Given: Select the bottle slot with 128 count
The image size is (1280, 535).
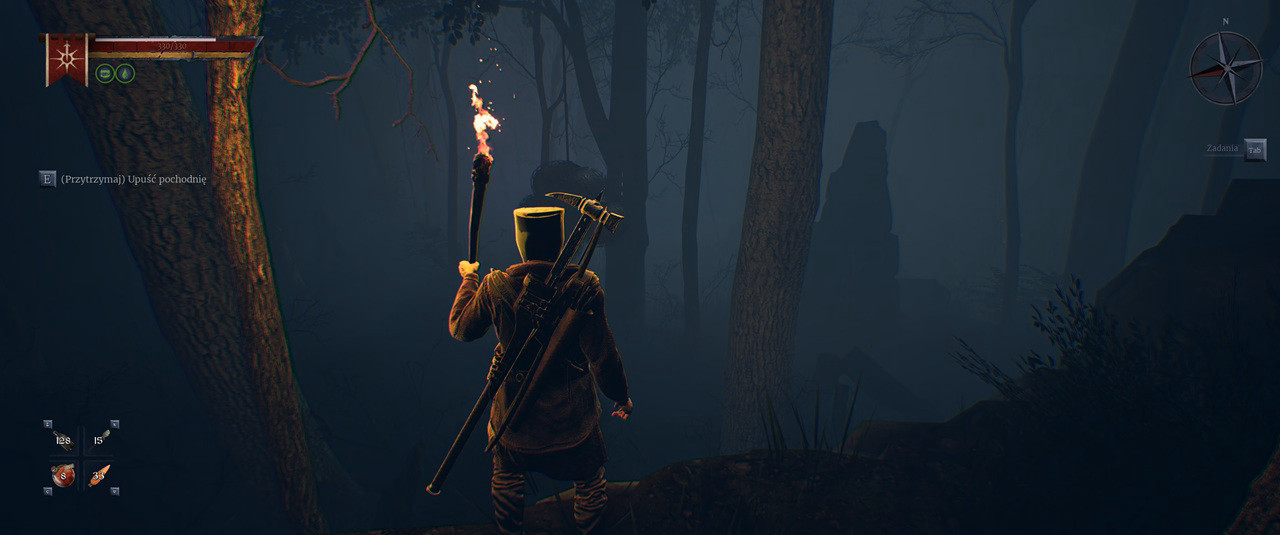Looking at the screenshot, I should click(63, 440).
